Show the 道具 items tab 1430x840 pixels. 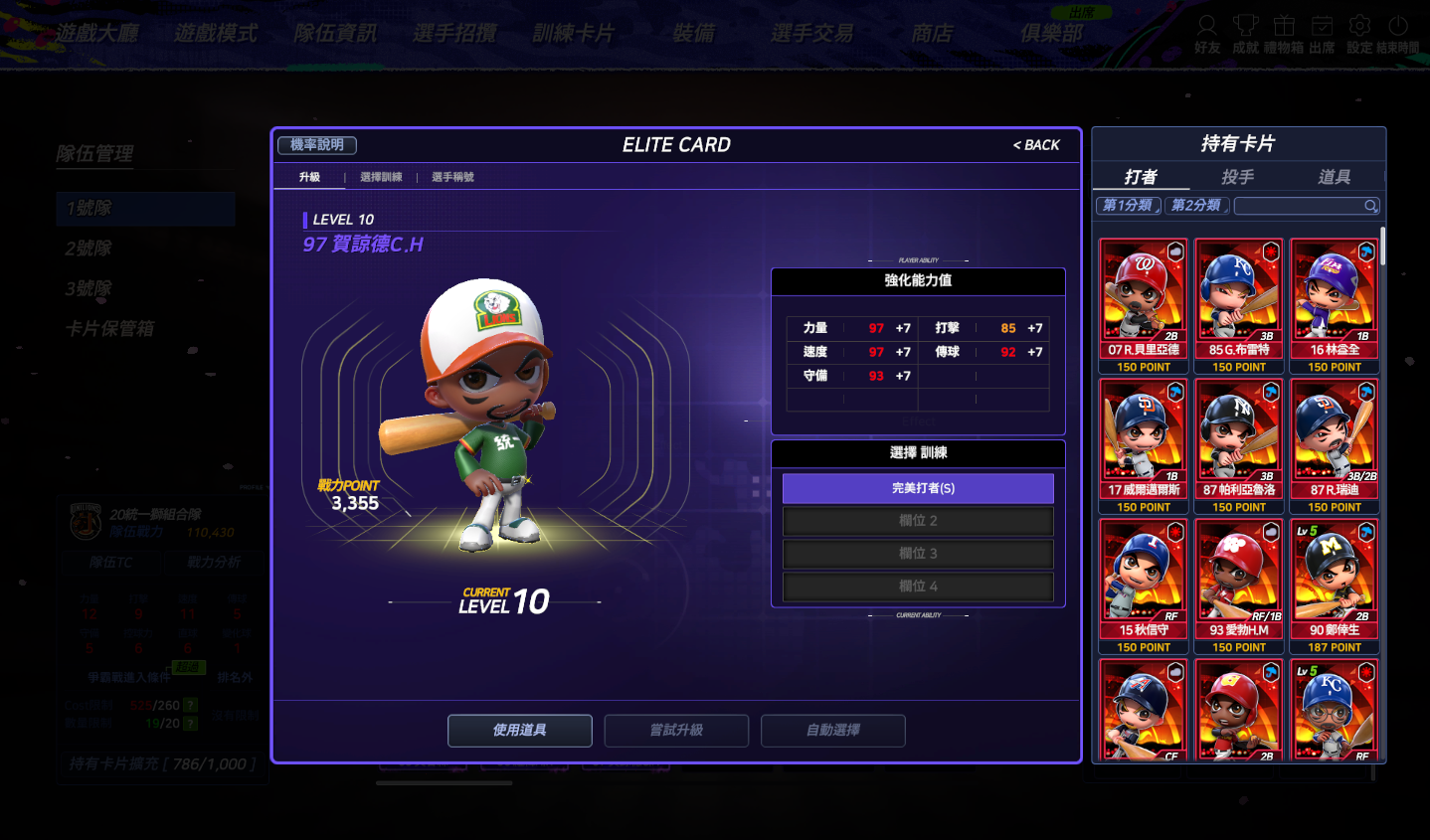pos(1334,177)
